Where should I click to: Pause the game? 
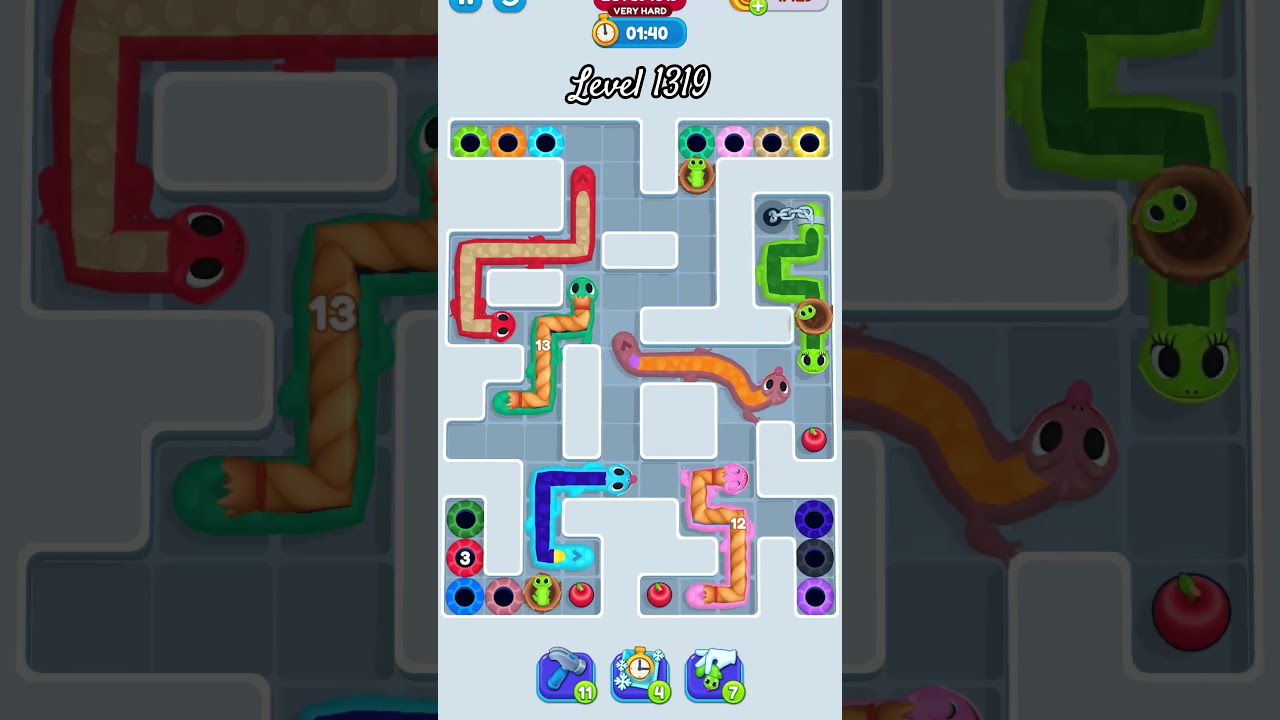(464, 5)
